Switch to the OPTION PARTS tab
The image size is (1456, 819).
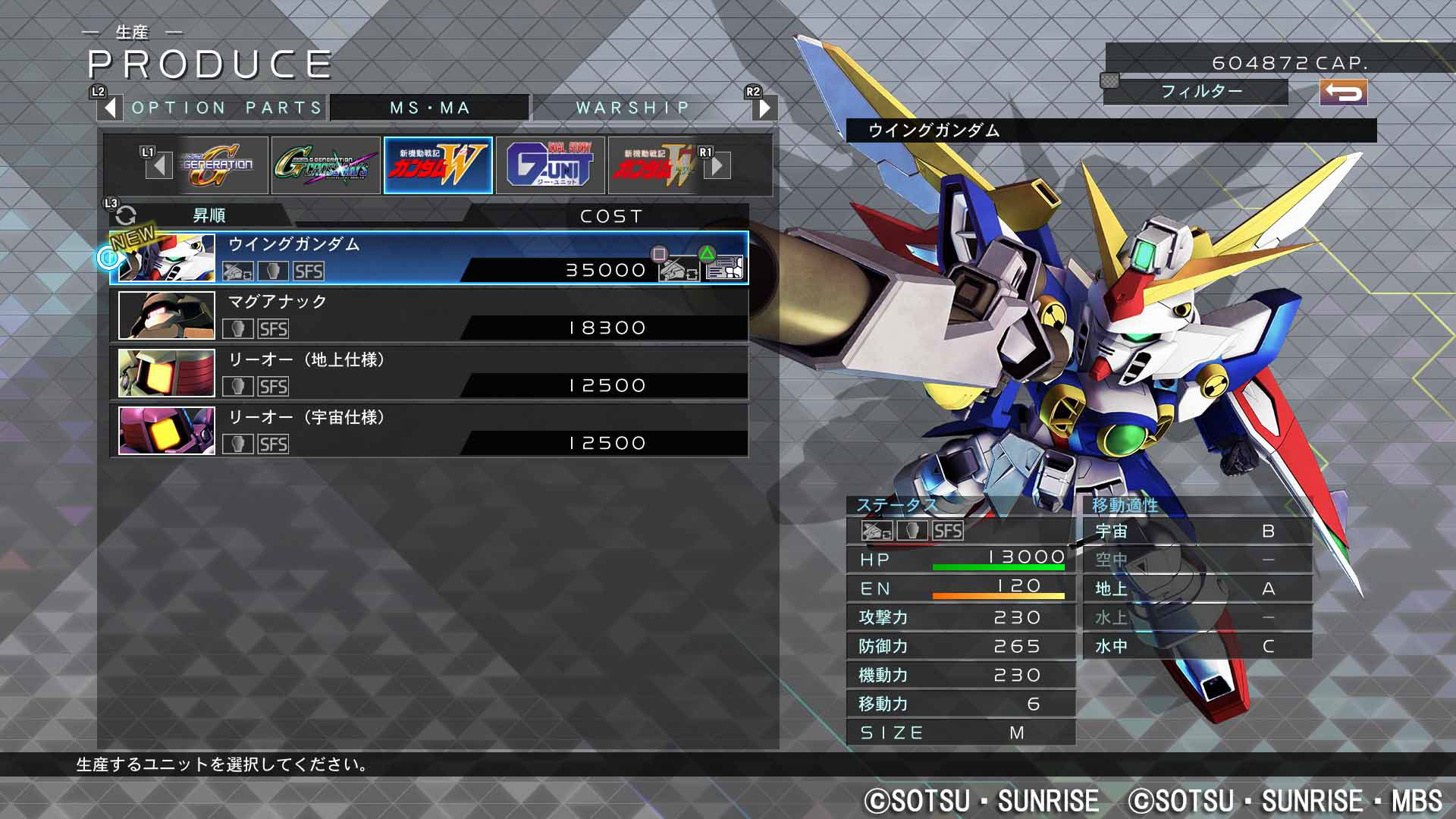[227, 108]
